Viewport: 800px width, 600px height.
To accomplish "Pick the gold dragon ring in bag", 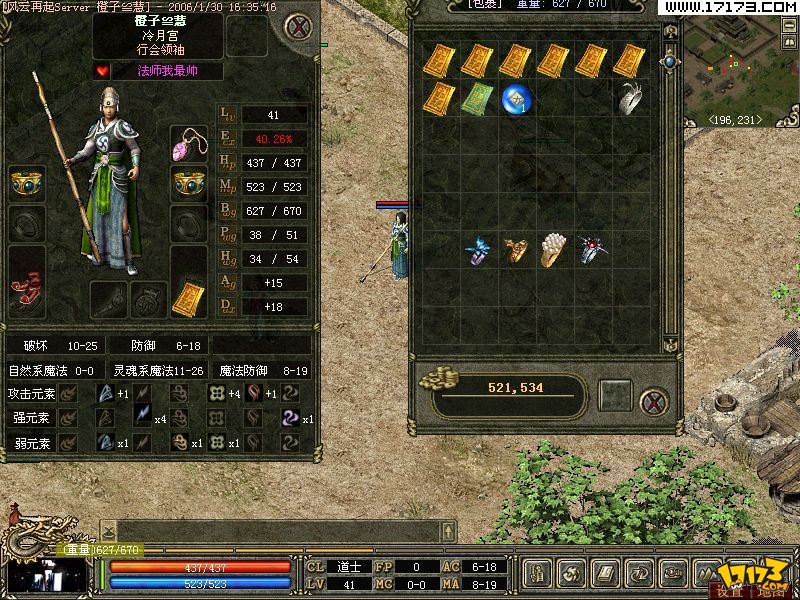I will tap(516, 250).
